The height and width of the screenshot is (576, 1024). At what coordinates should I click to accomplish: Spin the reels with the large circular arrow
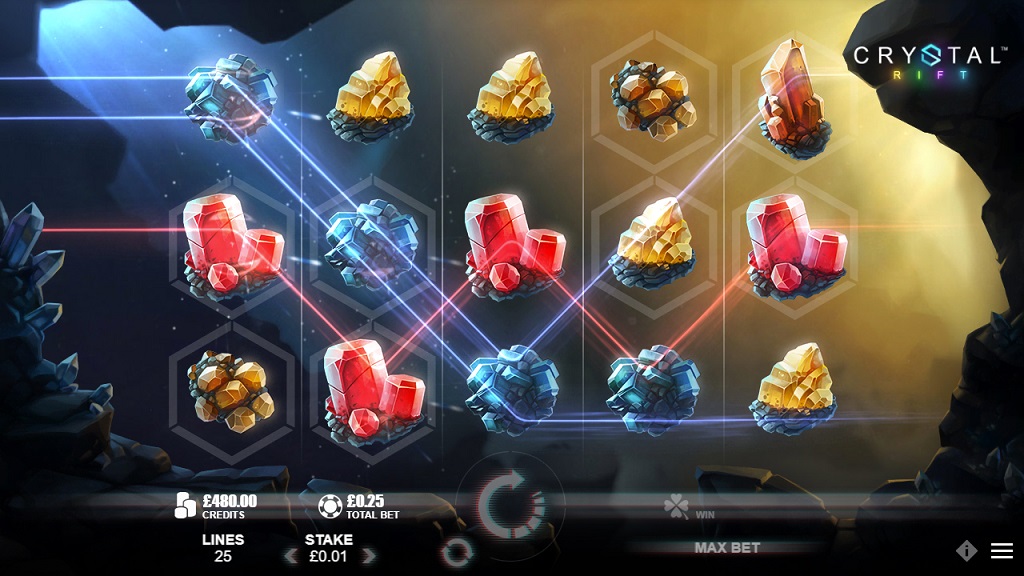(511, 506)
